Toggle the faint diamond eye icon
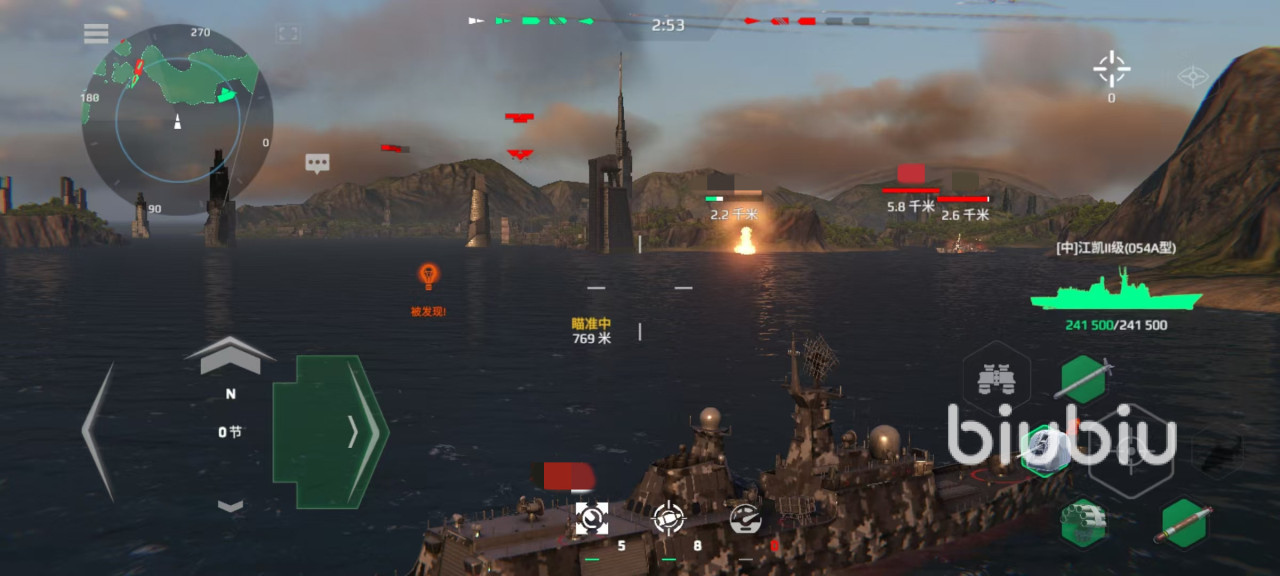Image resolution: width=1280 pixels, height=576 pixels. pyautogui.click(x=1193, y=77)
